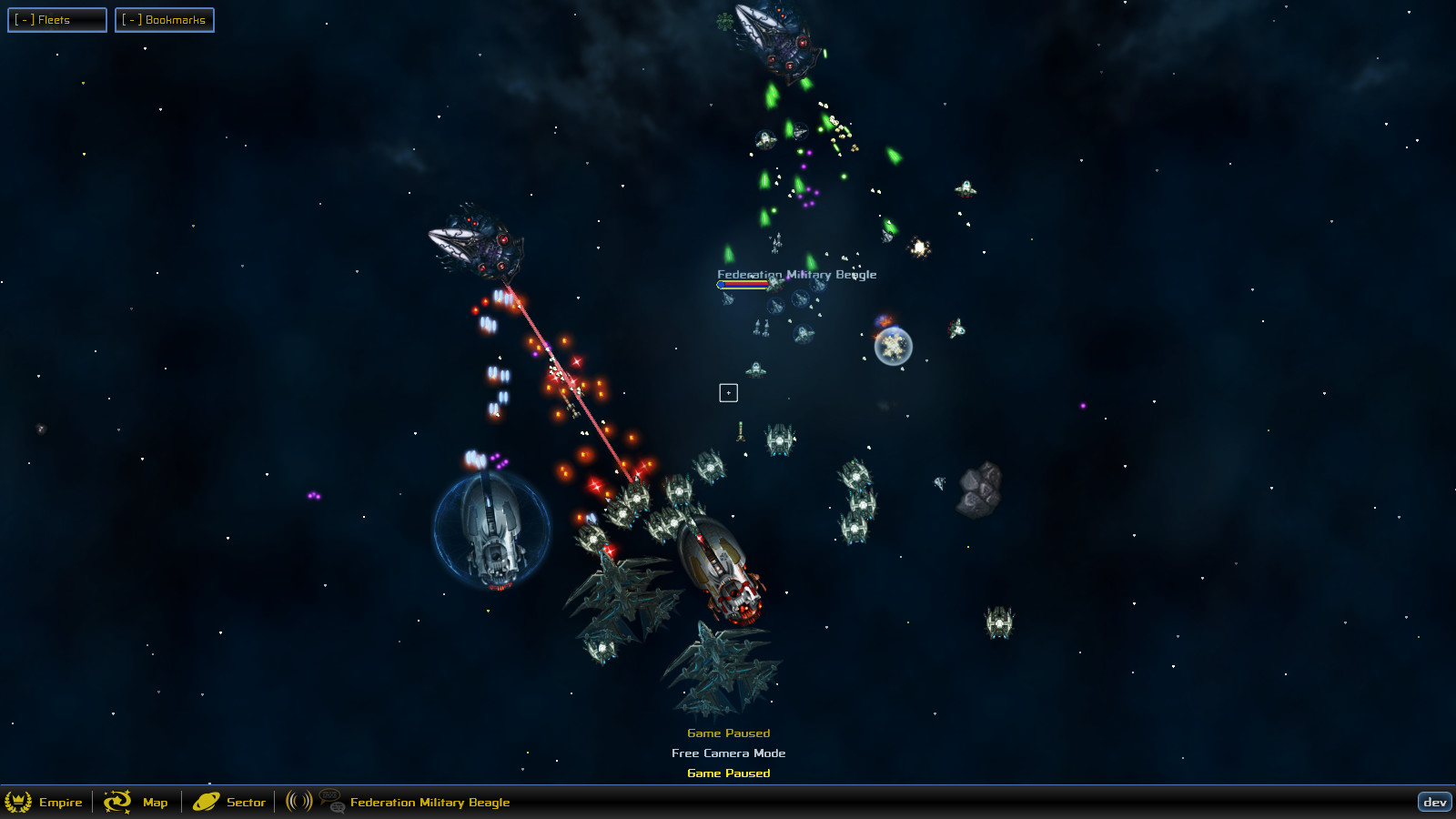The image size is (1456, 819).
Task: Collapse the Bookmarks panel
Action: tap(132, 19)
